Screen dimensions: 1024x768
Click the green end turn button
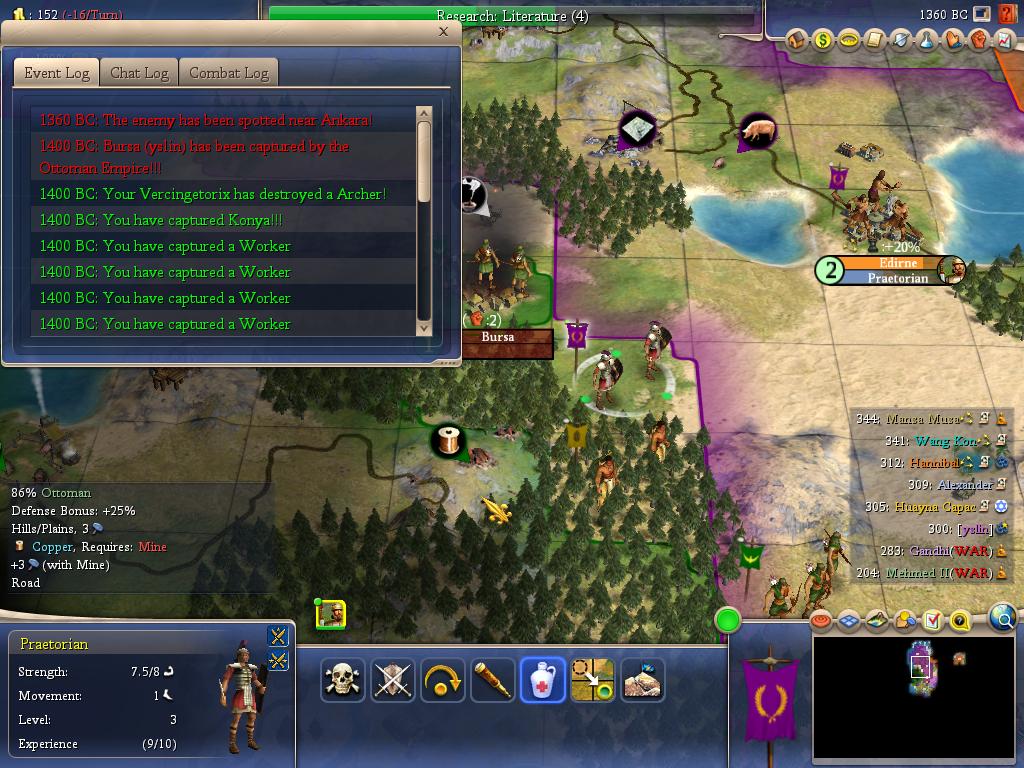coord(728,620)
